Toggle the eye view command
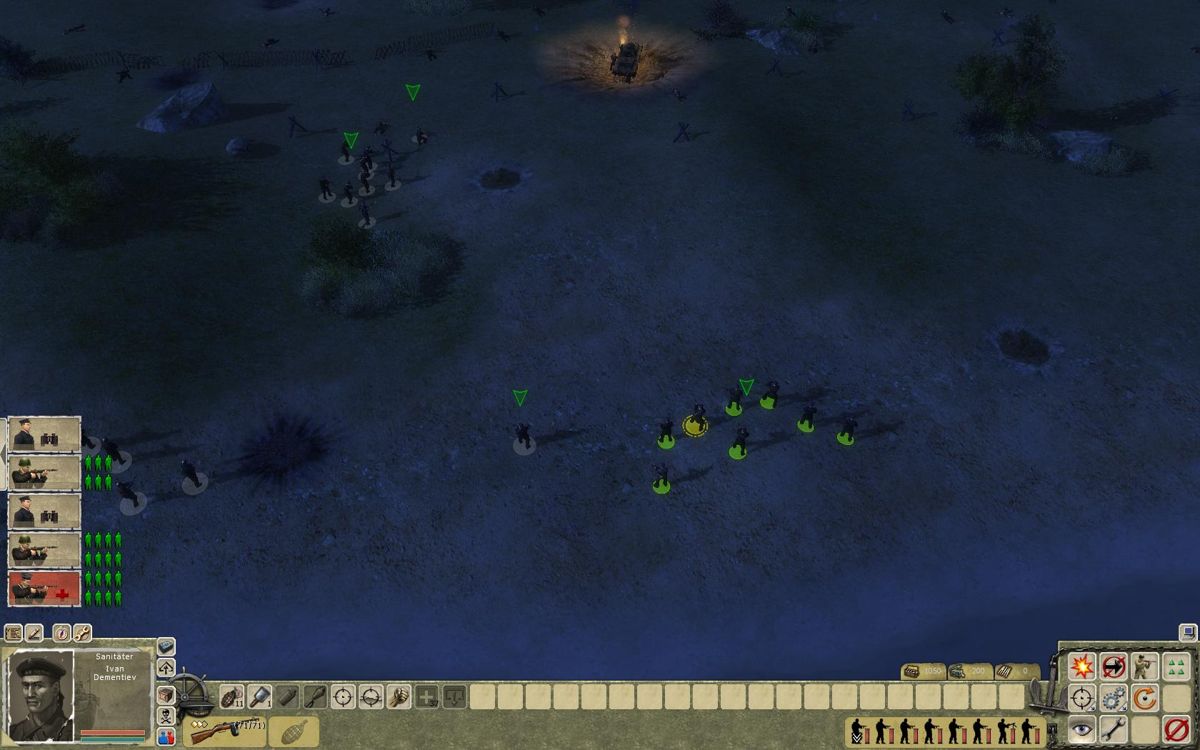 pyautogui.click(x=1082, y=729)
